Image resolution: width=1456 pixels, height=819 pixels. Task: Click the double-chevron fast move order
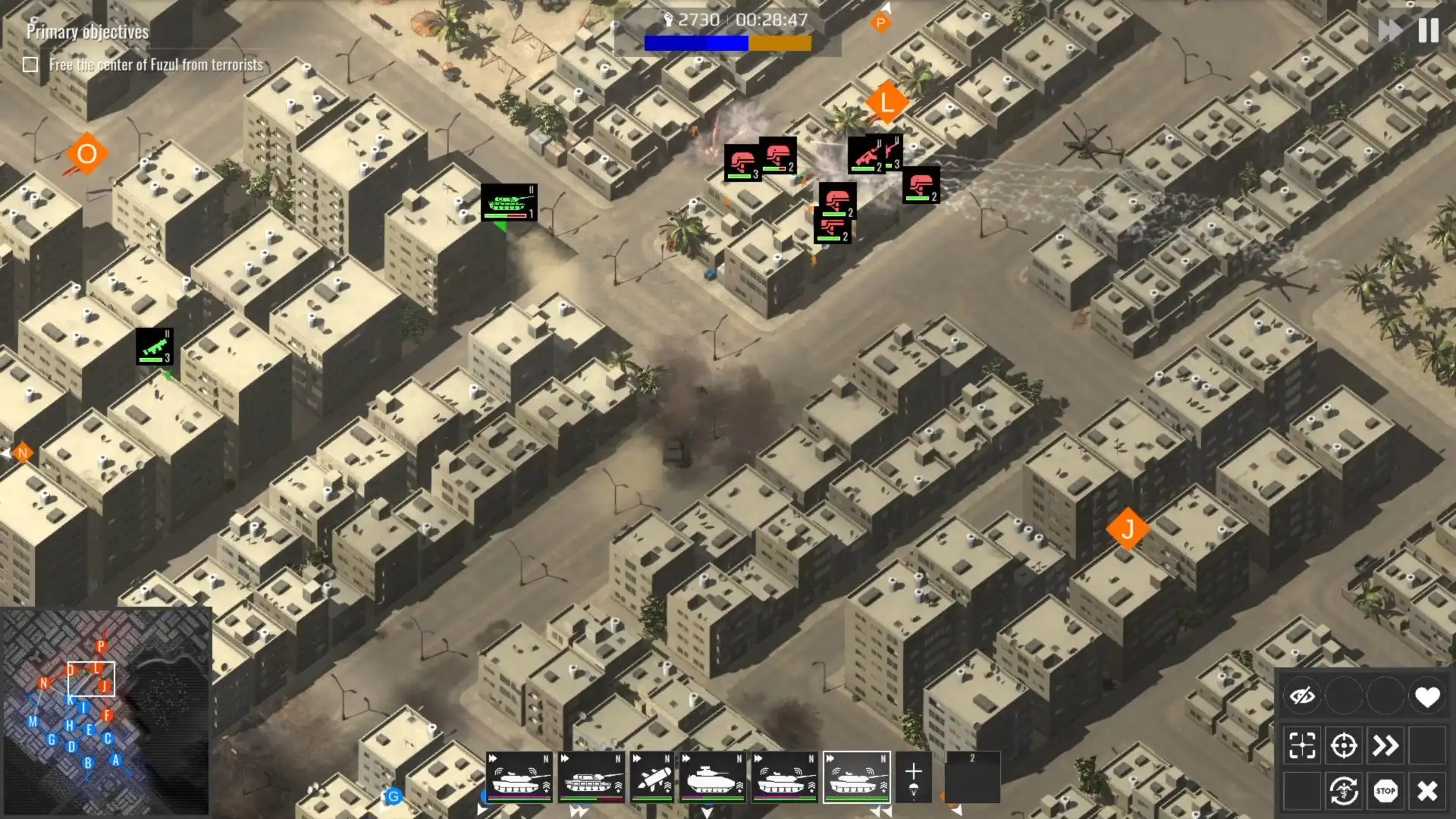1385,745
